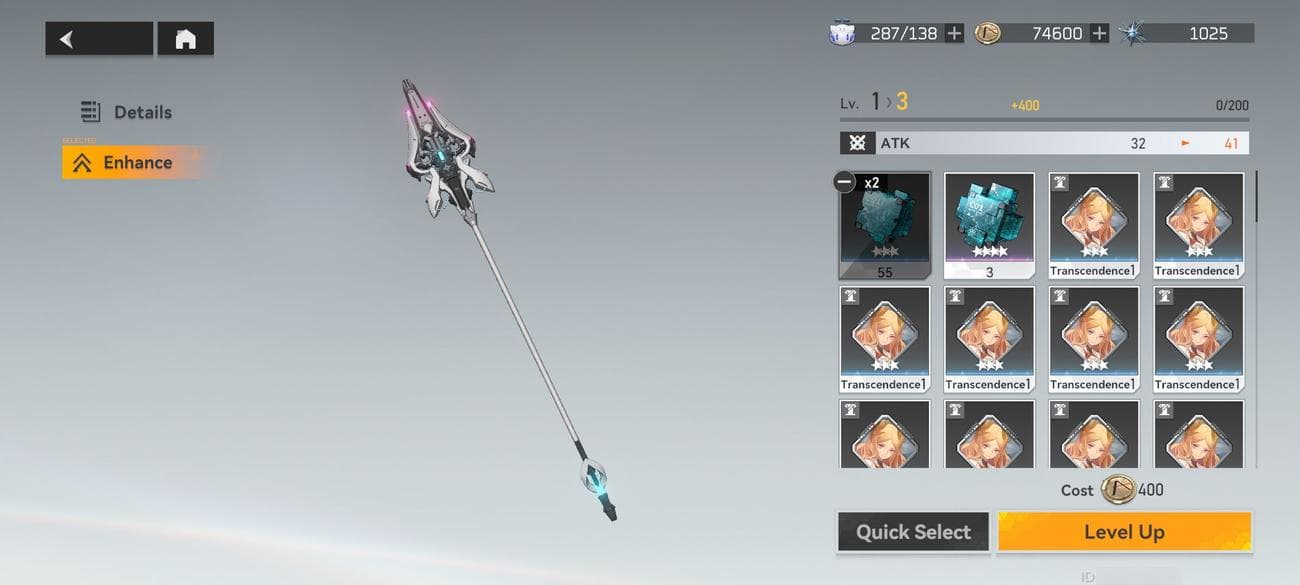Add more gold coins with the plus button

(1099, 33)
